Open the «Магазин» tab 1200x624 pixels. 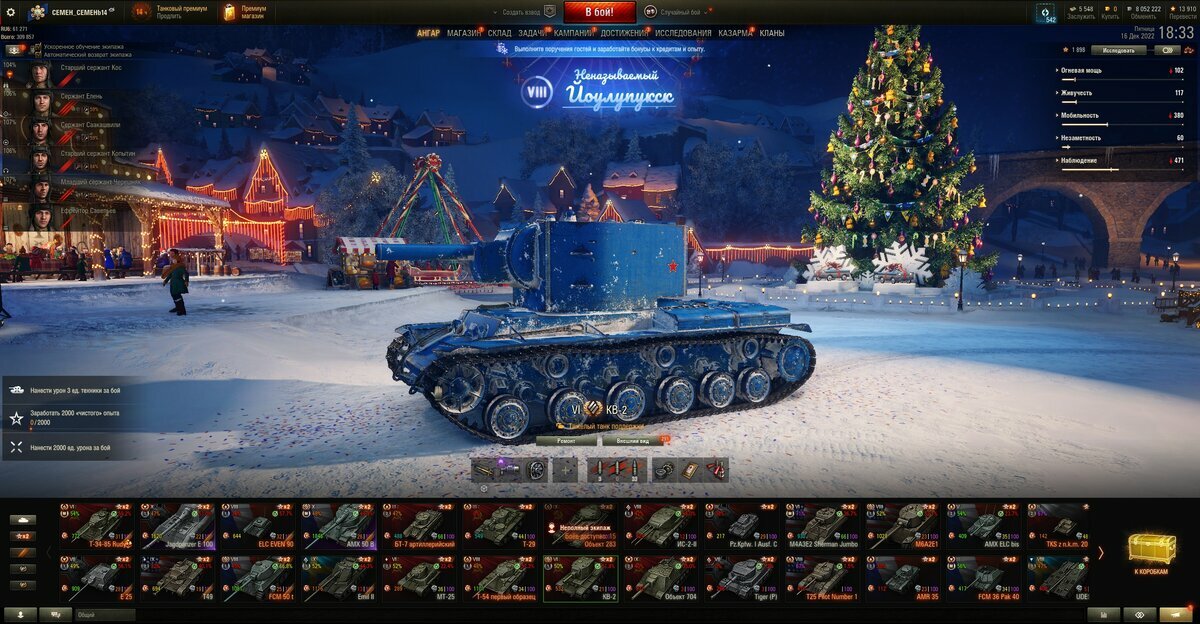463,33
